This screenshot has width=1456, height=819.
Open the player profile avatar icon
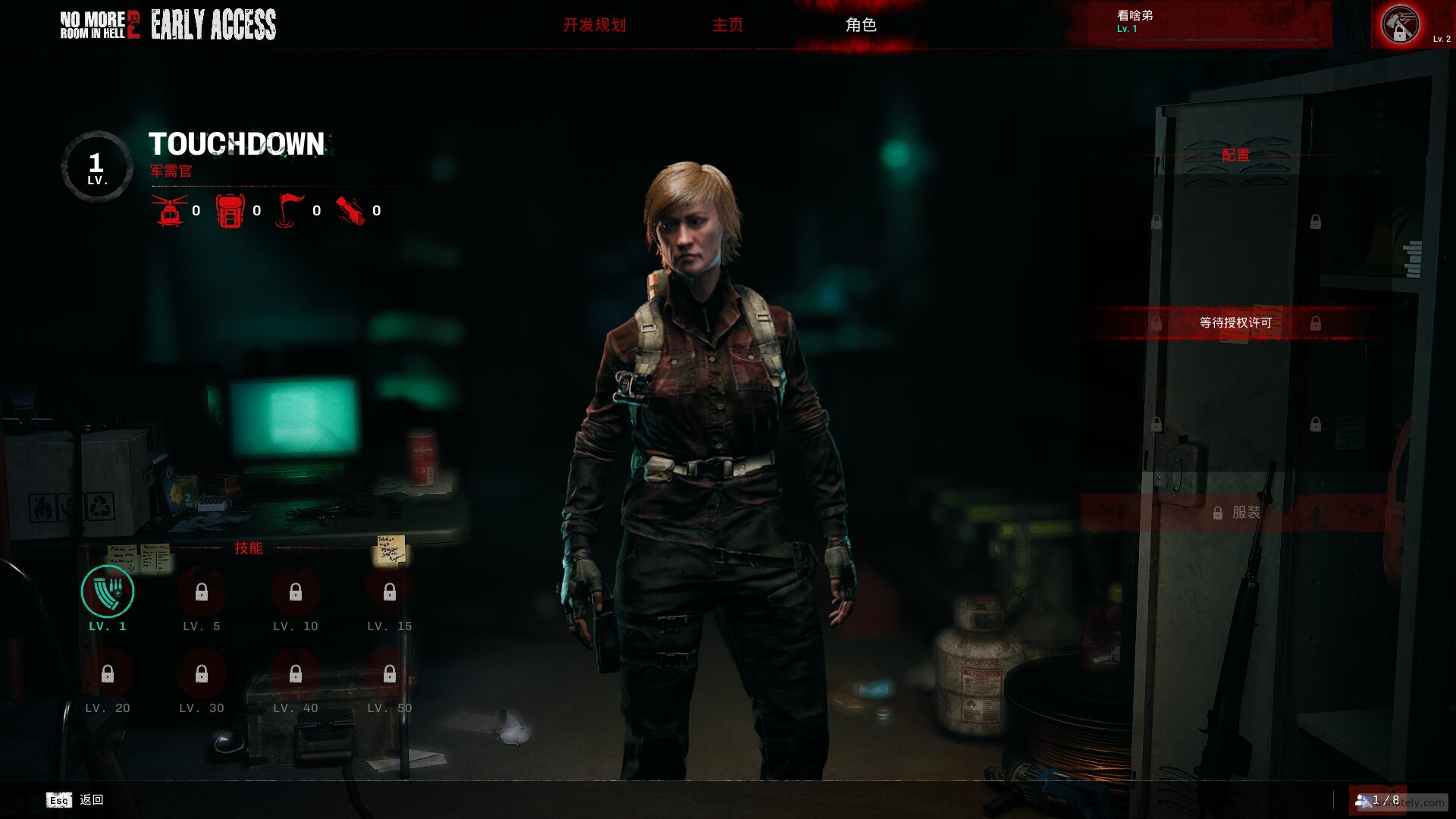[1400, 25]
